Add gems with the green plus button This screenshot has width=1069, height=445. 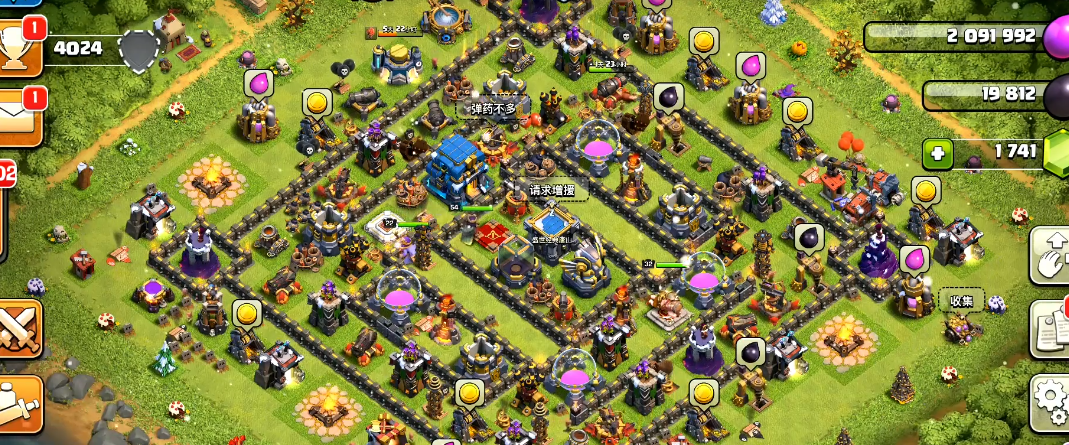[937, 155]
